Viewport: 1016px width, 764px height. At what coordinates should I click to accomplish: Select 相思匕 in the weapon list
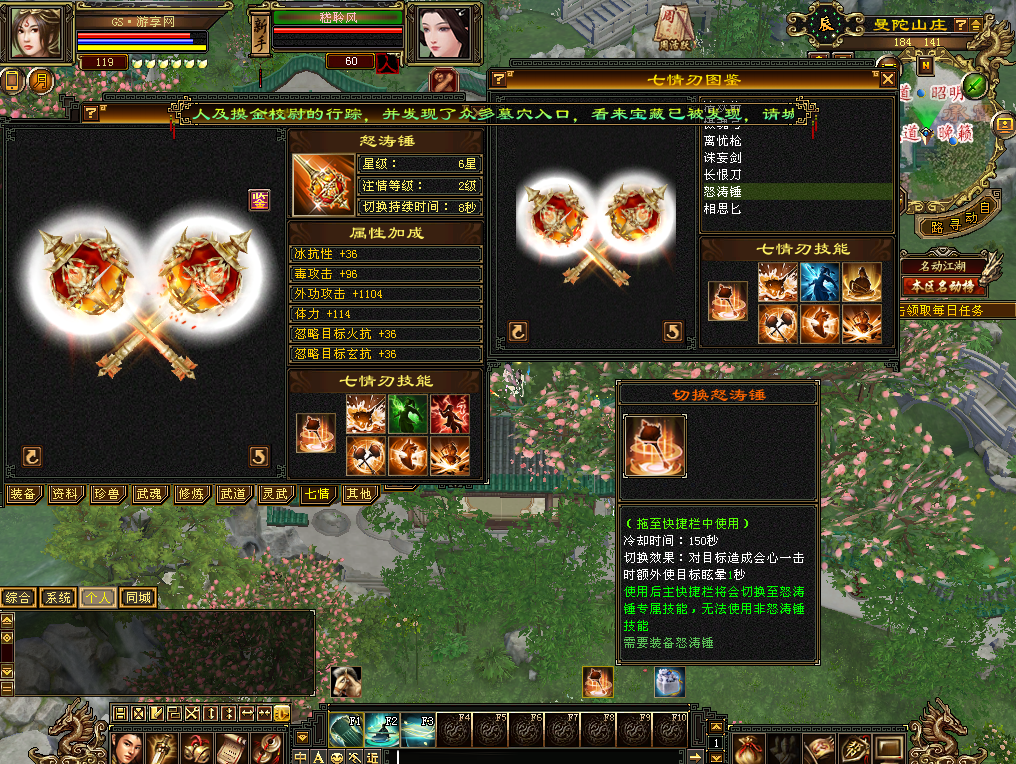(722, 208)
